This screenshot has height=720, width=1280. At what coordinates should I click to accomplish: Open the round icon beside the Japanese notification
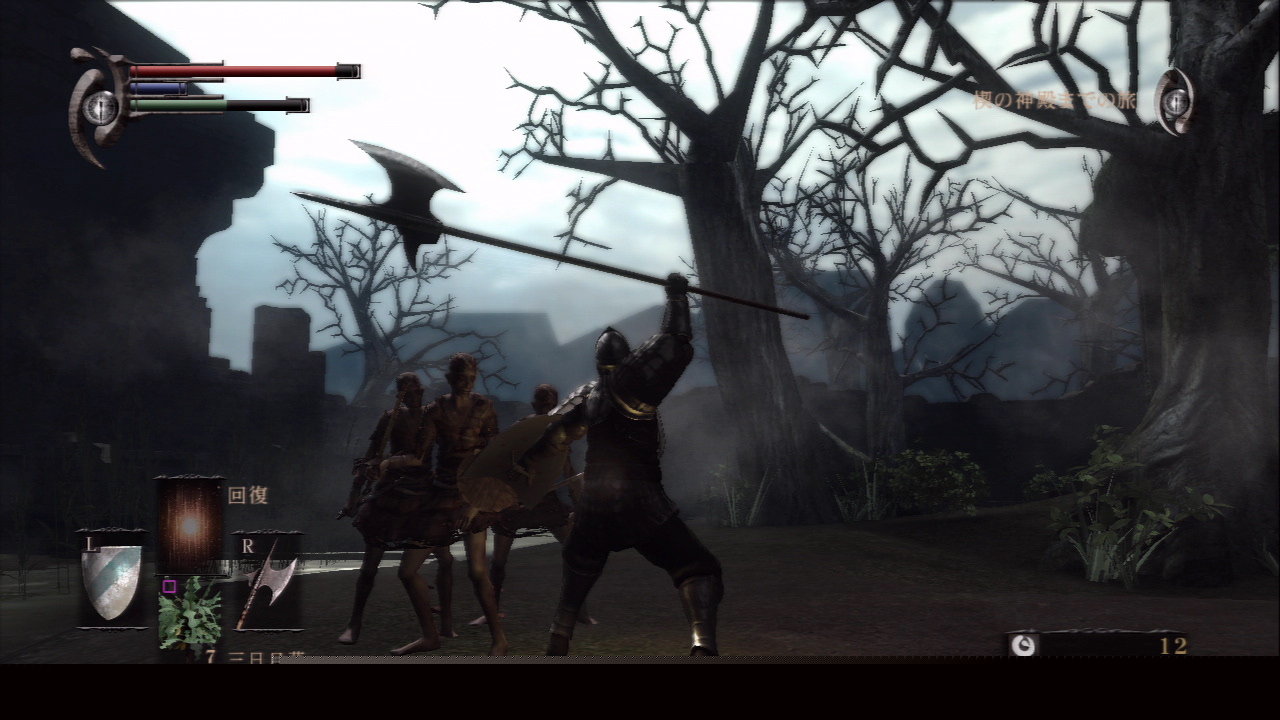[x=1175, y=101]
